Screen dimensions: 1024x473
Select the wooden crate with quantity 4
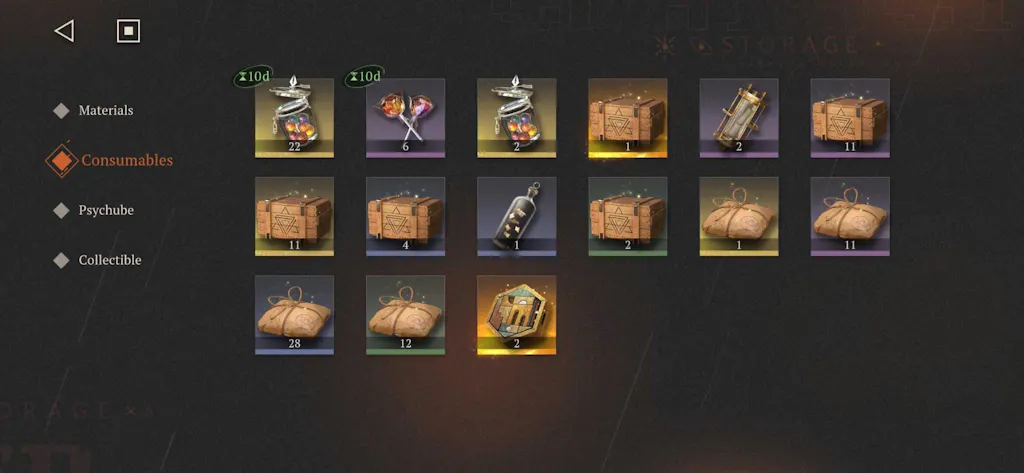coord(405,217)
